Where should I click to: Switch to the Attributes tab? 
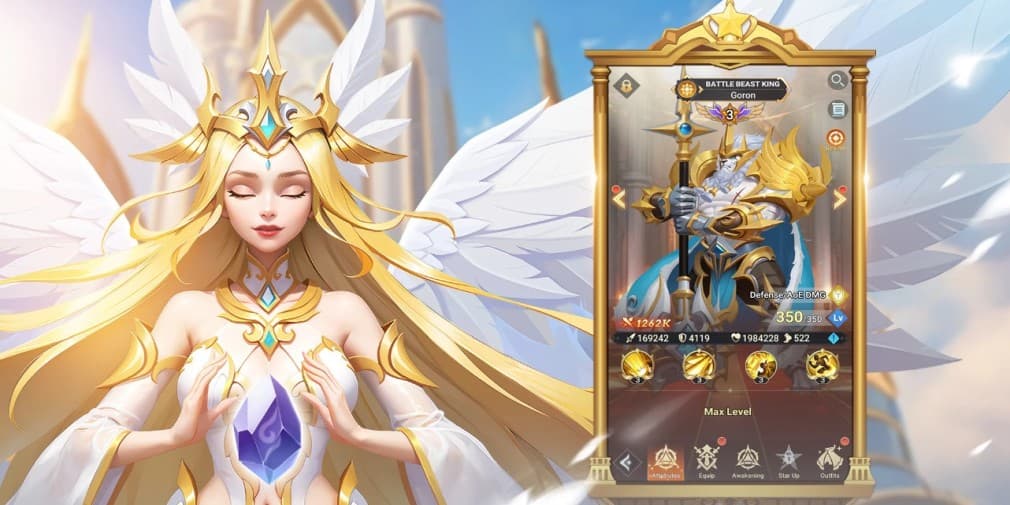click(665, 461)
